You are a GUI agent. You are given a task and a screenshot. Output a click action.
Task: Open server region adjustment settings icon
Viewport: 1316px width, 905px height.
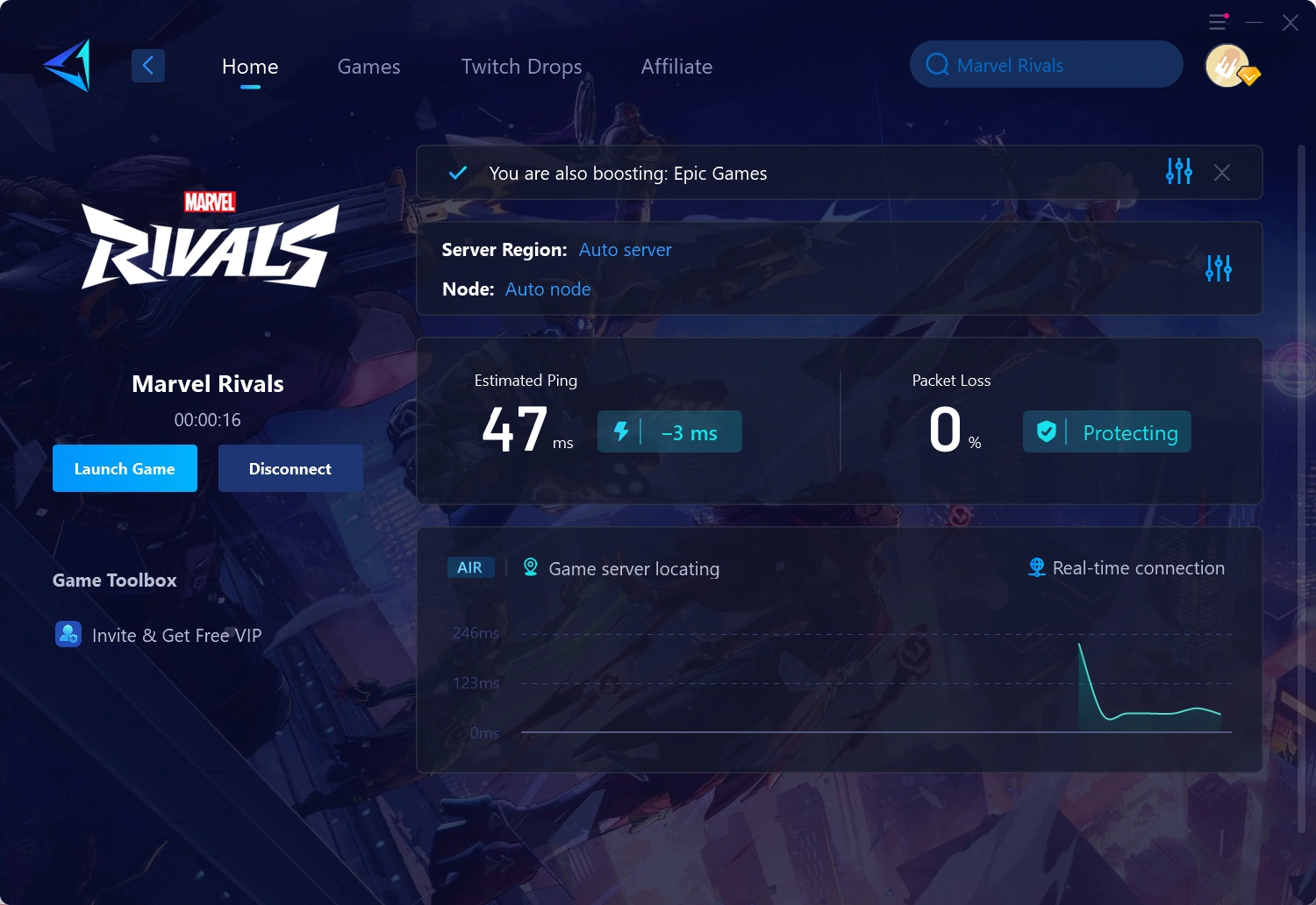coord(1218,268)
